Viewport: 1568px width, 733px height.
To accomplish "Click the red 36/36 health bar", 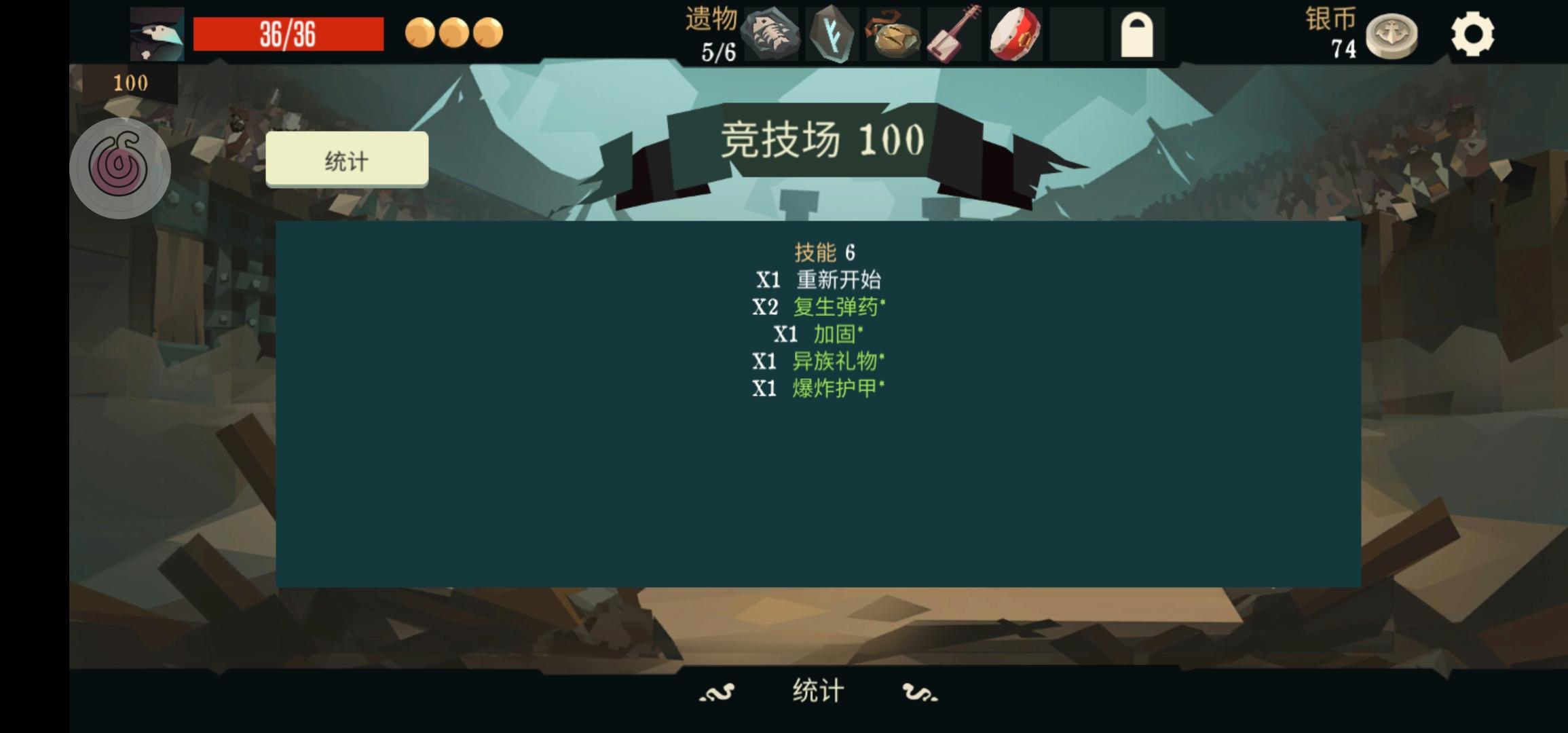I will tap(288, 34).
